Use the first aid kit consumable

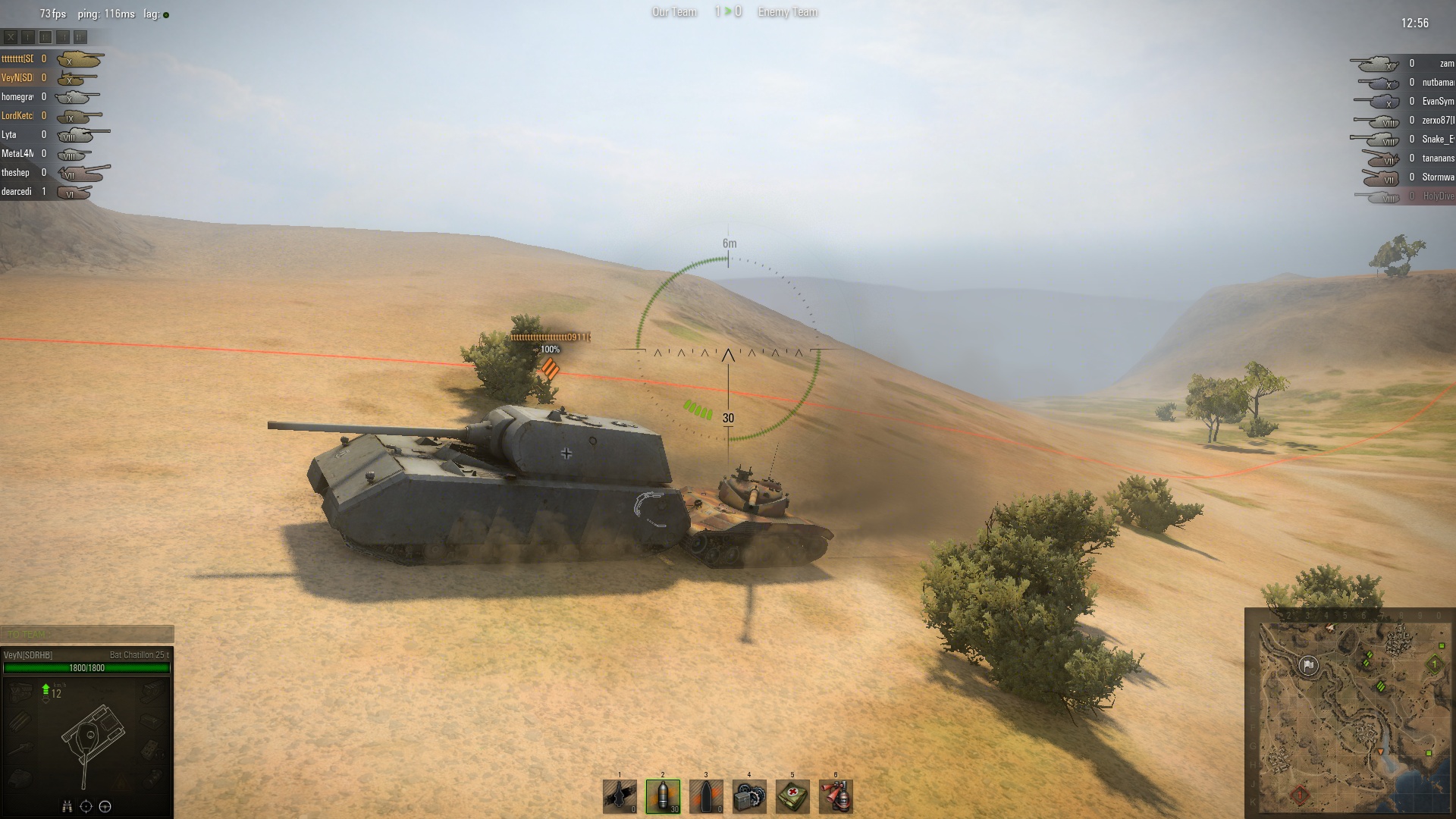792,796
